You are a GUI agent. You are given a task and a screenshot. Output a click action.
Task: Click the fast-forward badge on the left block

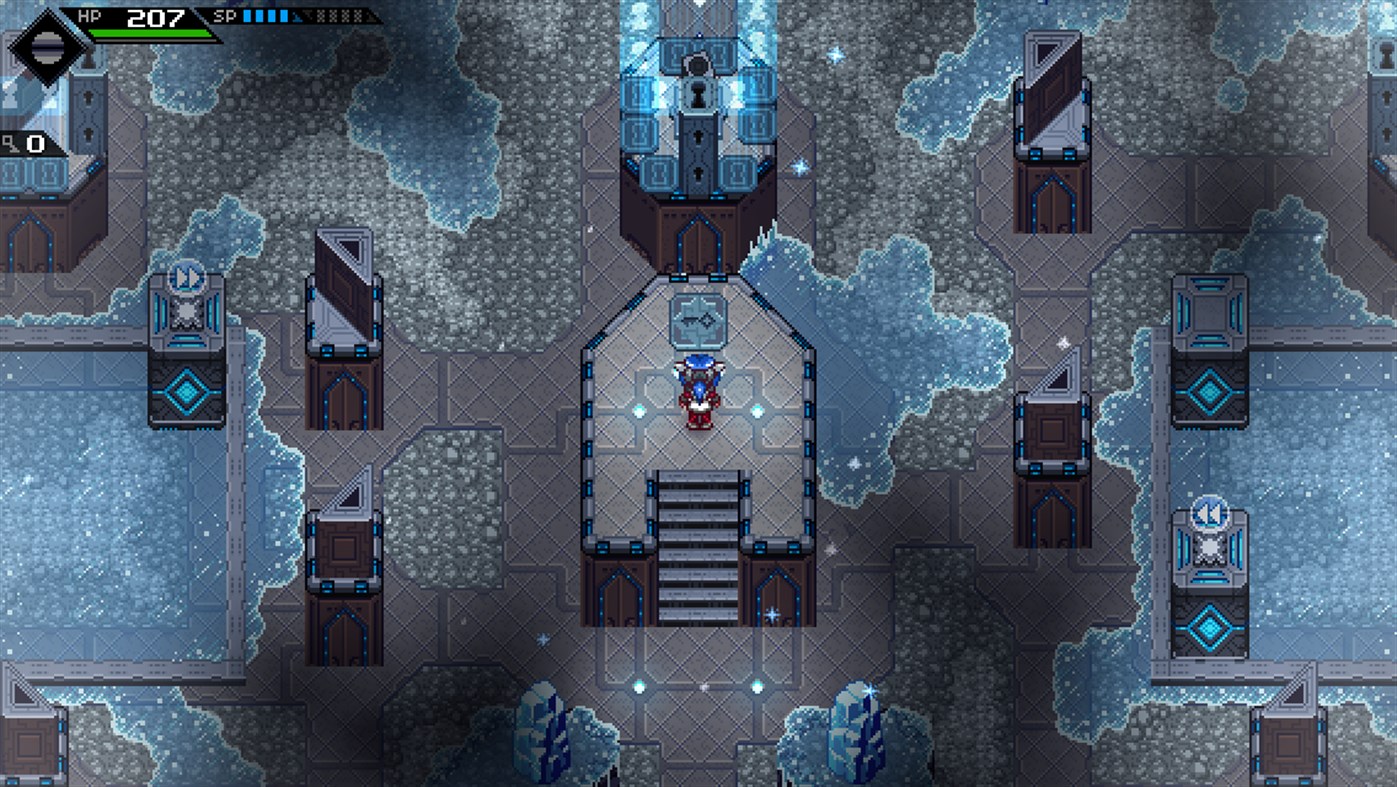tap(186, 280)
